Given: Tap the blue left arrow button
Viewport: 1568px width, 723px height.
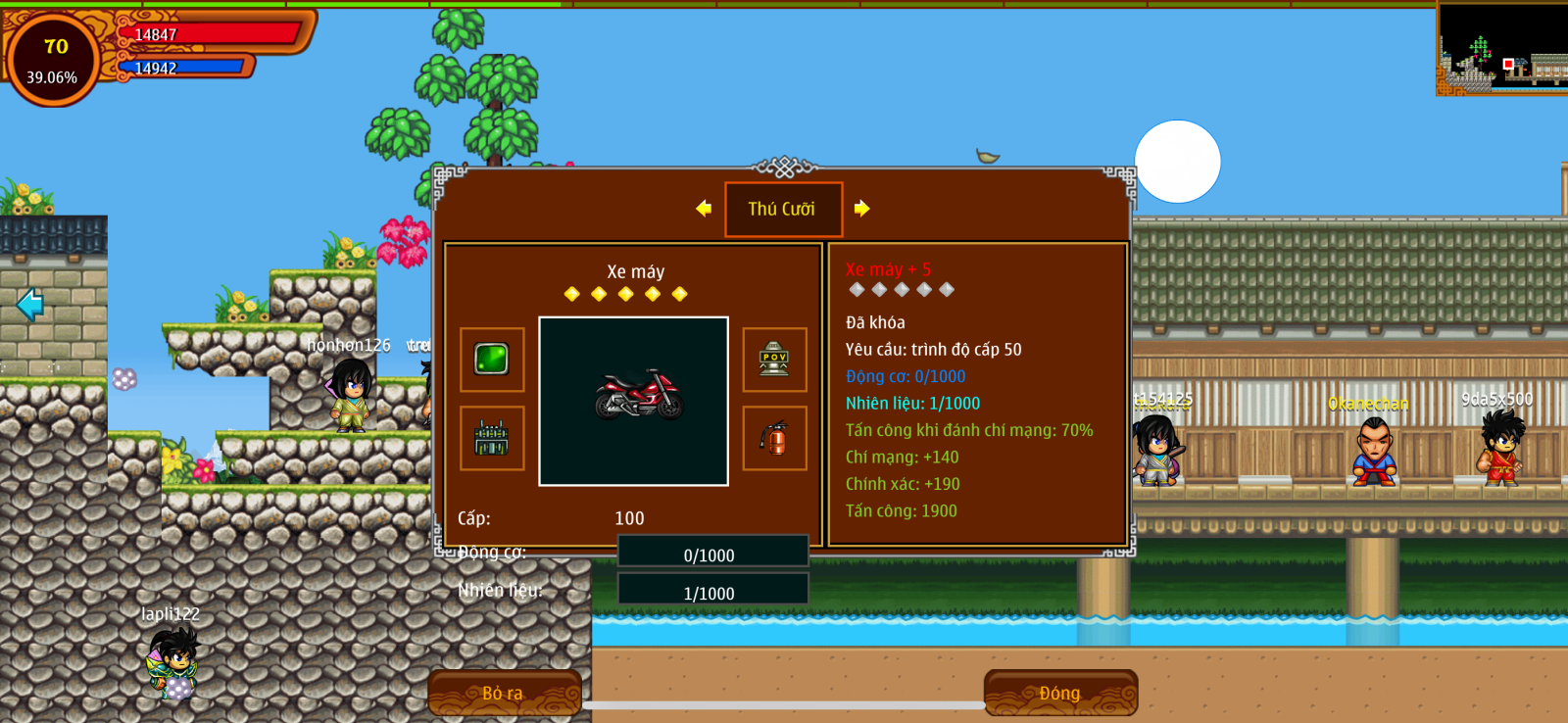Looking at the screenshot, I should 29,305.
